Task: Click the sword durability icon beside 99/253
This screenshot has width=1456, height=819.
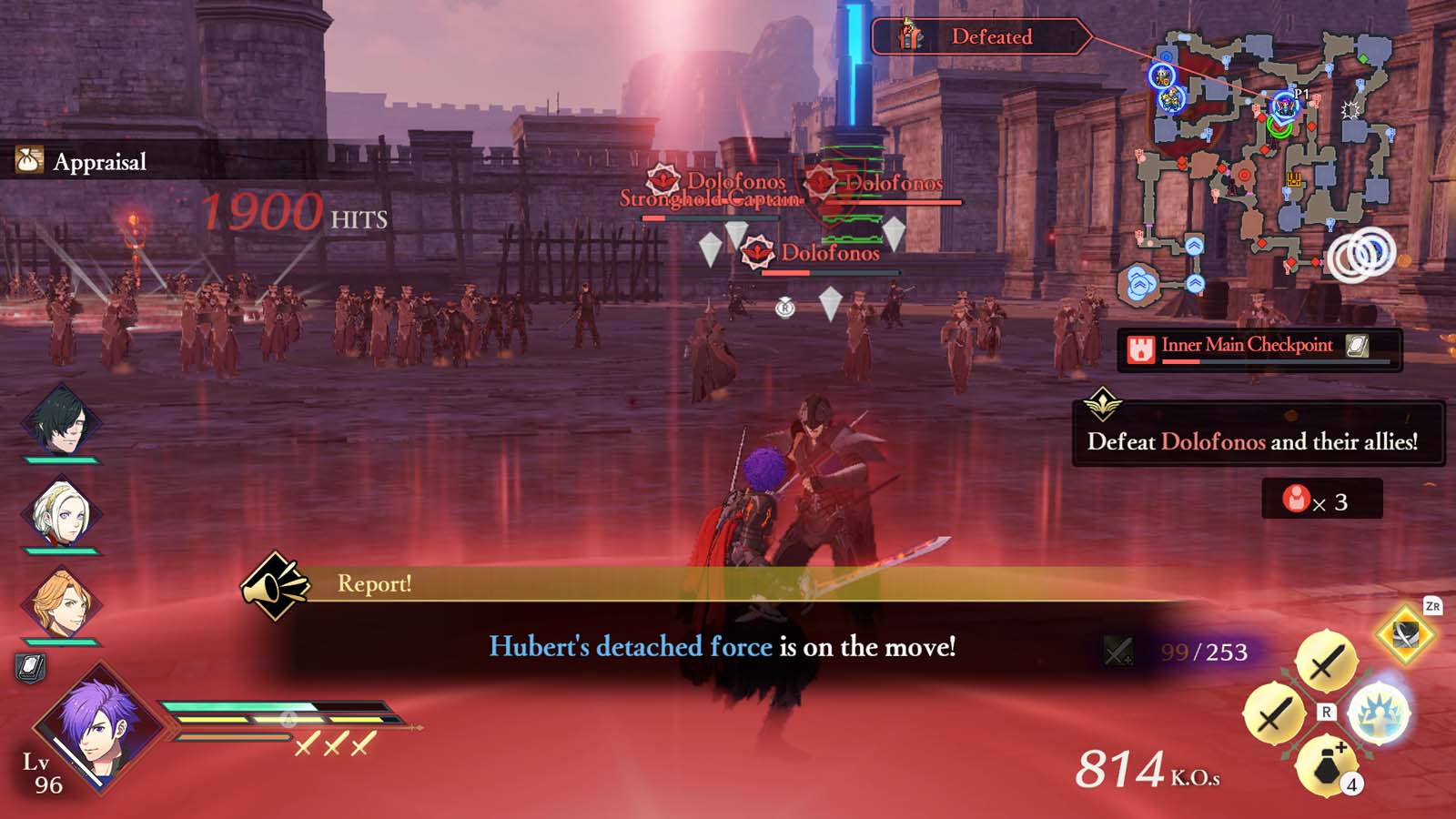Action: 1117,651
